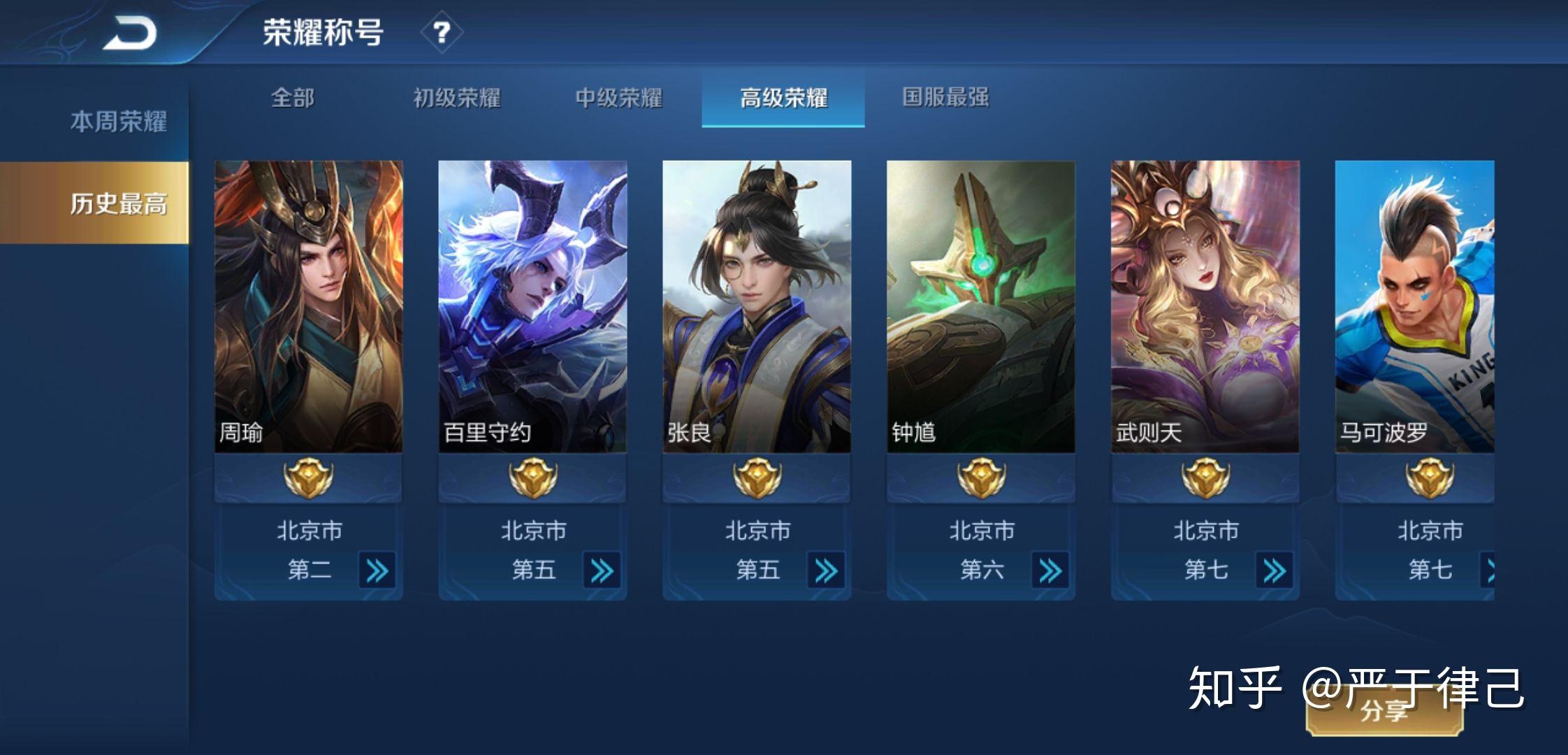The width and height of the screenshot is (1568, 755).
Task: Expand details for 武则天 with double arrow
Action: [1276, 571]
